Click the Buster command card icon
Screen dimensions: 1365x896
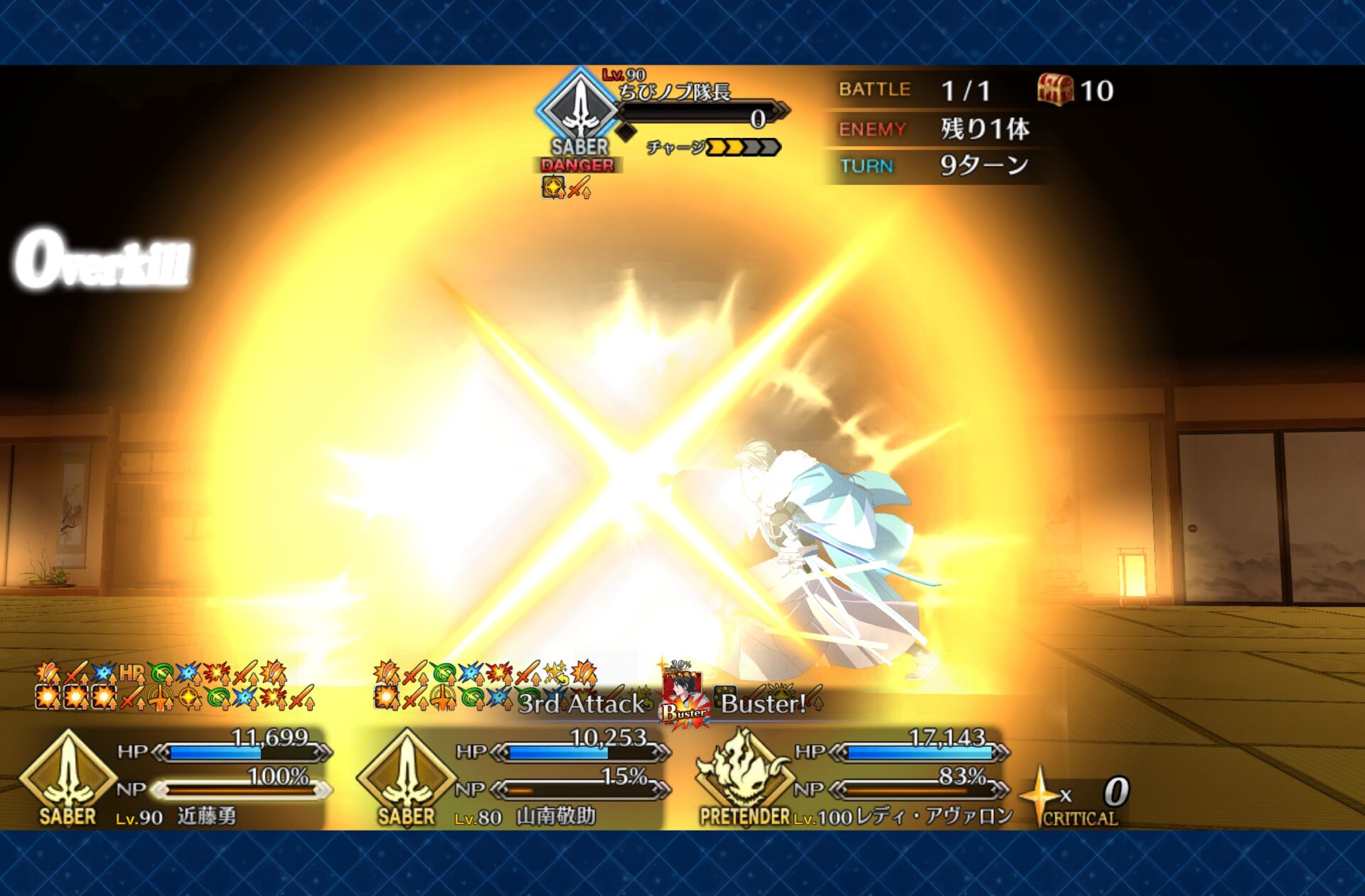click(684, 698)
